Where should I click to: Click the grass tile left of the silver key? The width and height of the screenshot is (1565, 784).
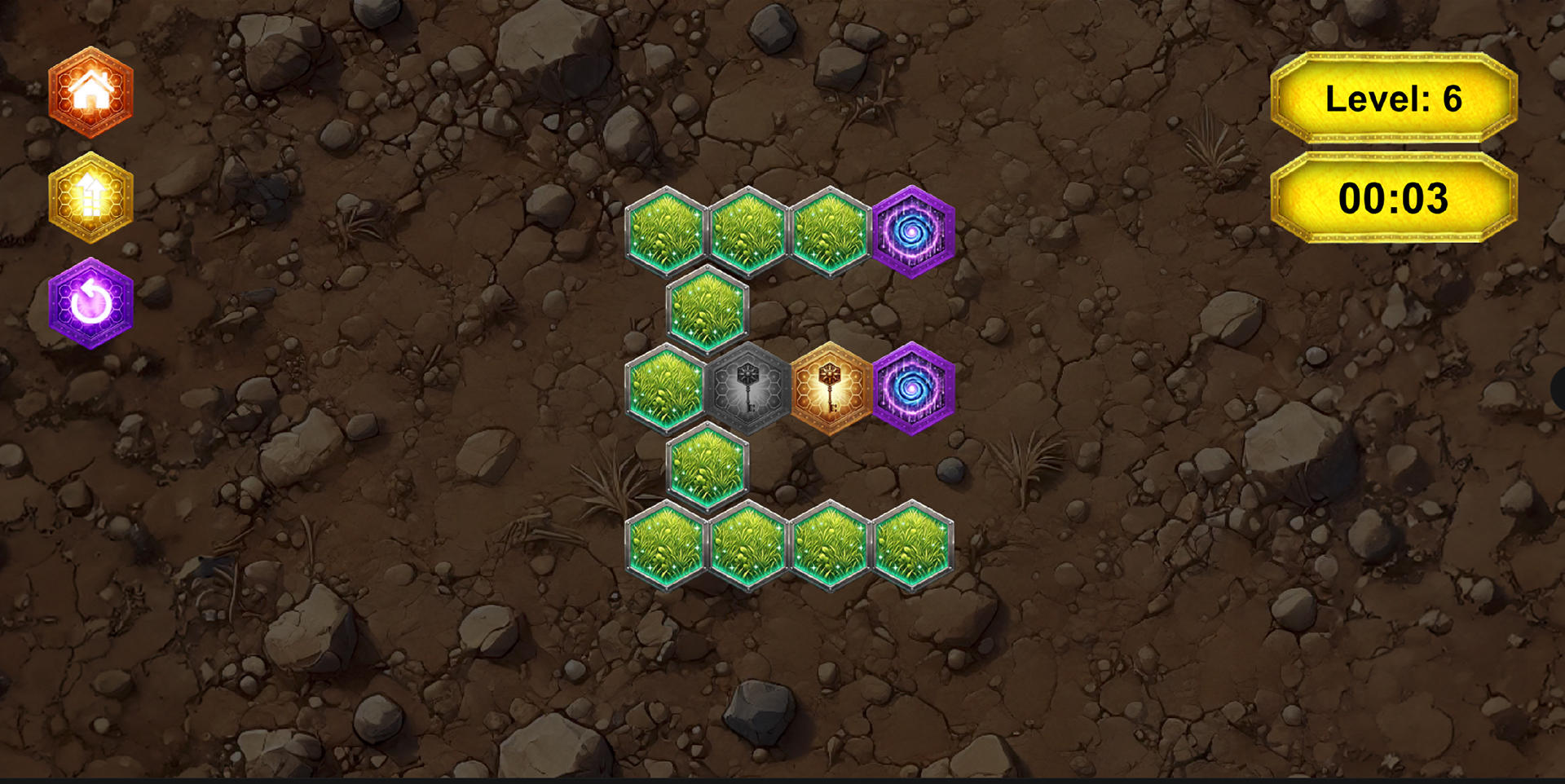(667, 390)
